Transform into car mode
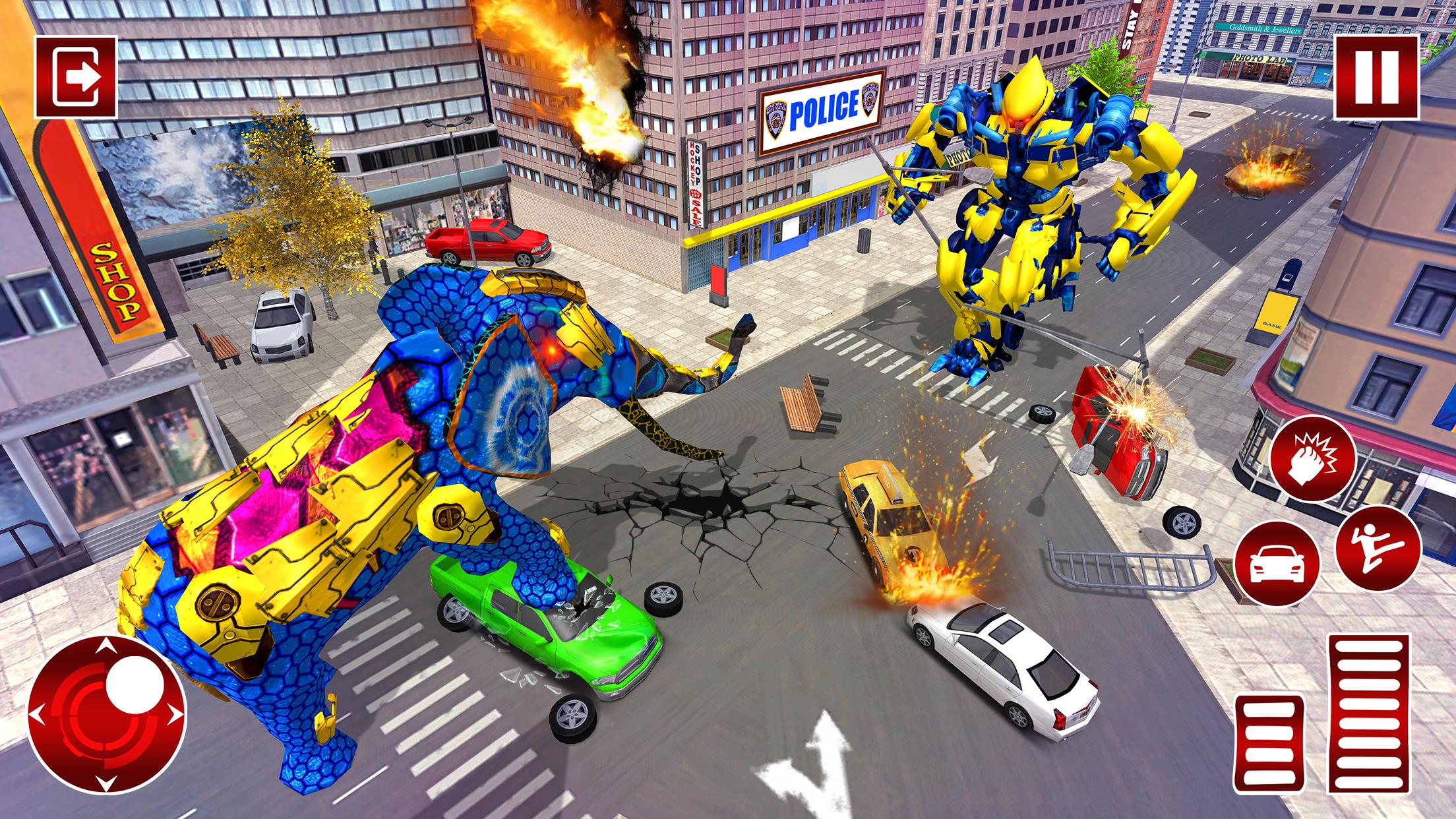This screenshot has height=819, width=1456. coord(1277,563)
